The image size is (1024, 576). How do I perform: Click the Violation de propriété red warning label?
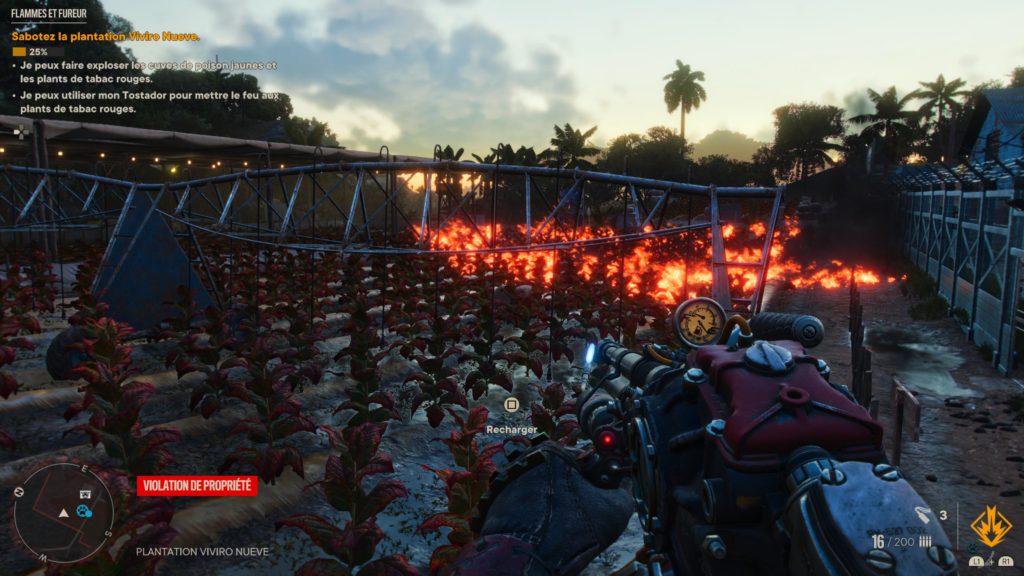pos(197,486)
